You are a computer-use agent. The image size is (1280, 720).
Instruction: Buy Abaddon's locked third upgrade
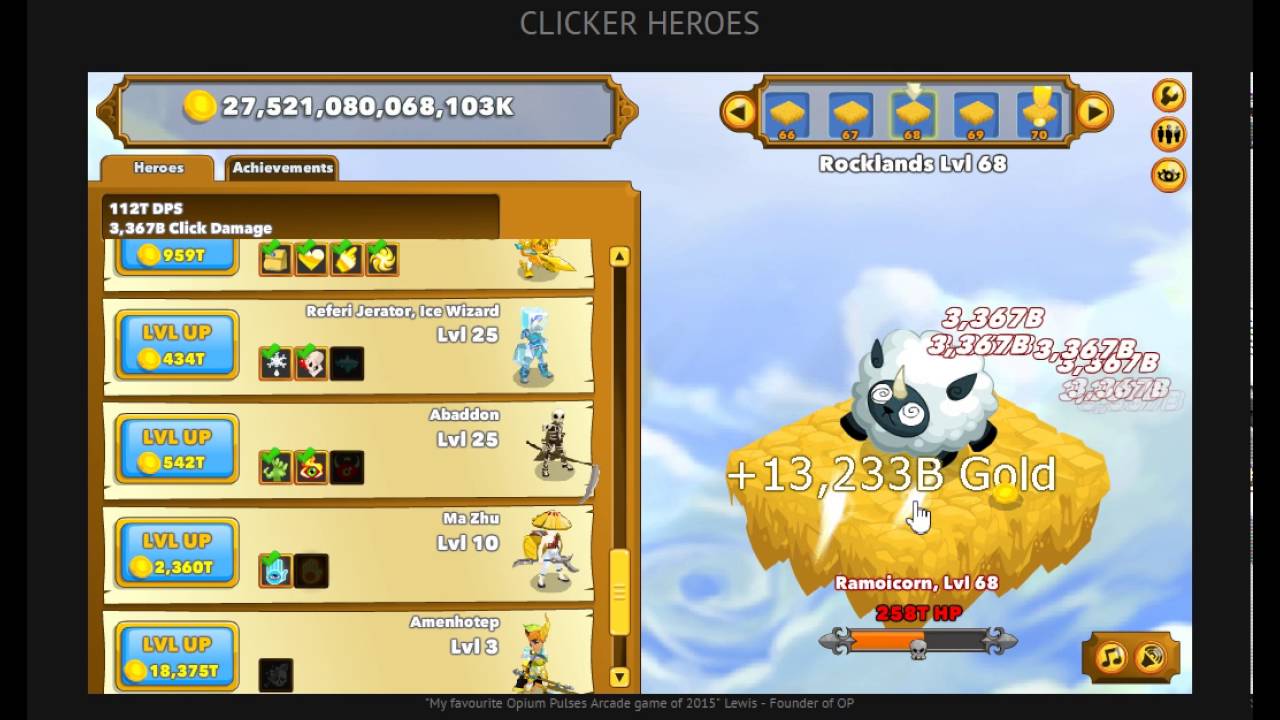[x=347, y=467]
